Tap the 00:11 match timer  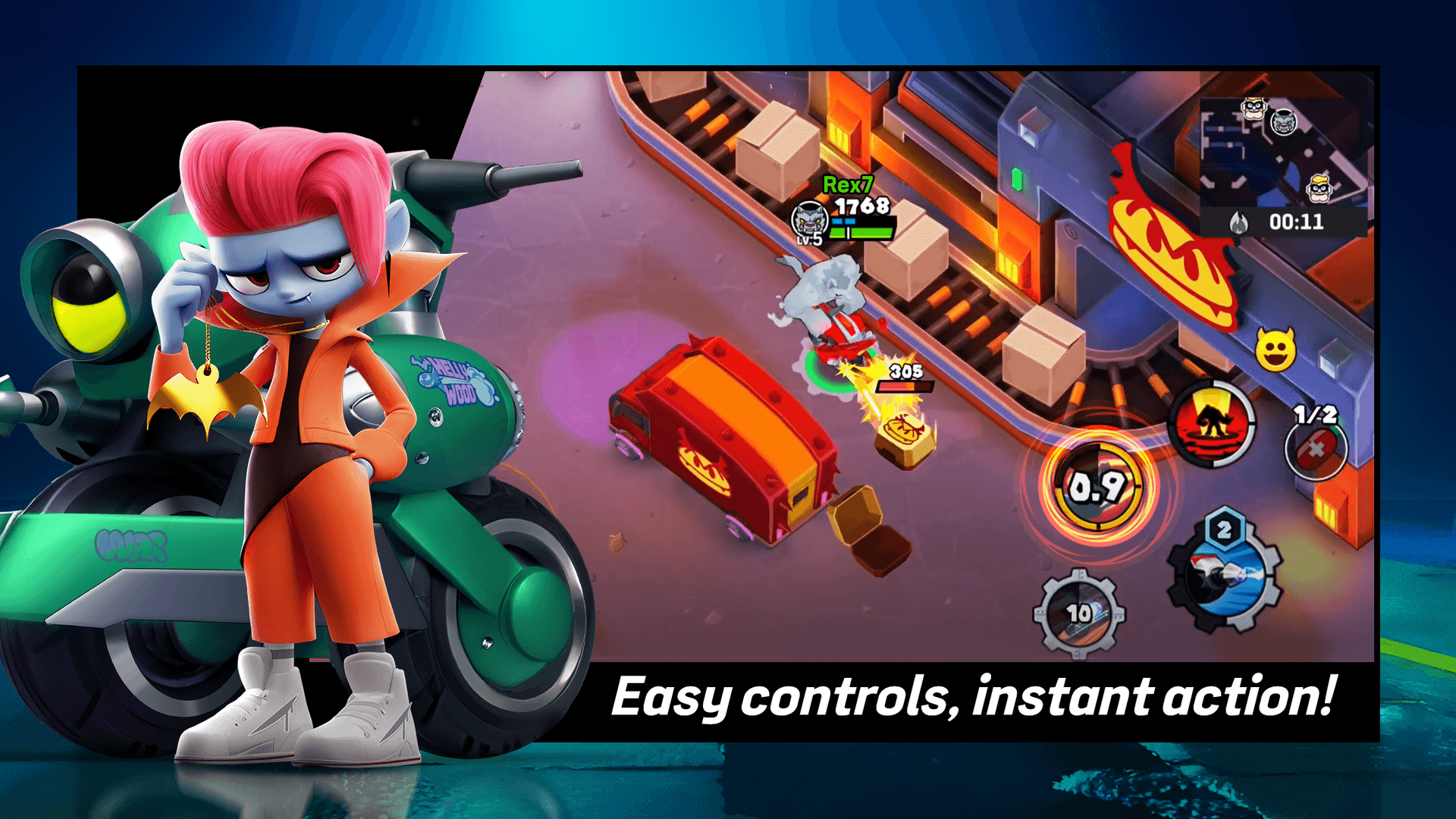point(1298,221)
